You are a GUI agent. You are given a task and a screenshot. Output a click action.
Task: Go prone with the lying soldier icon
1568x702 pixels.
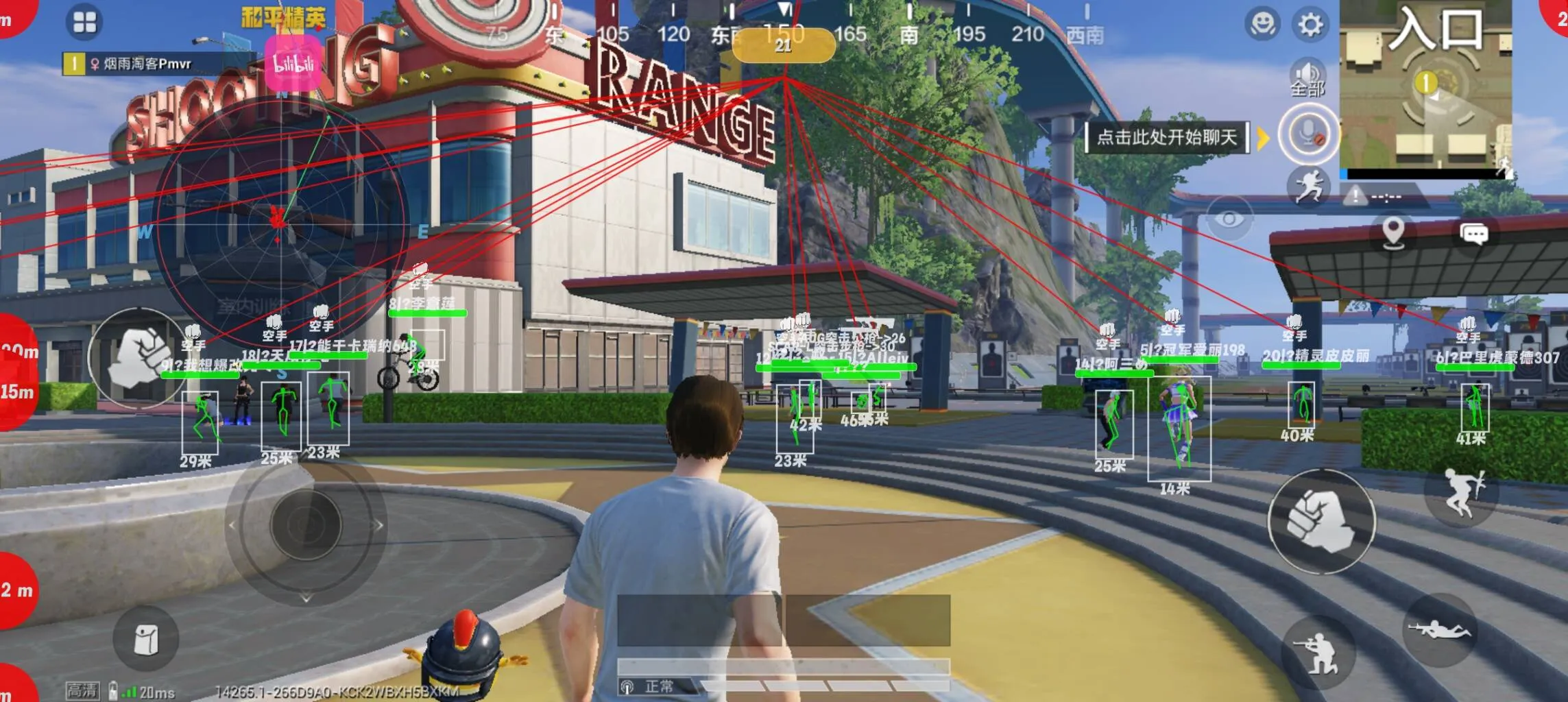[x=1439, y=629]
